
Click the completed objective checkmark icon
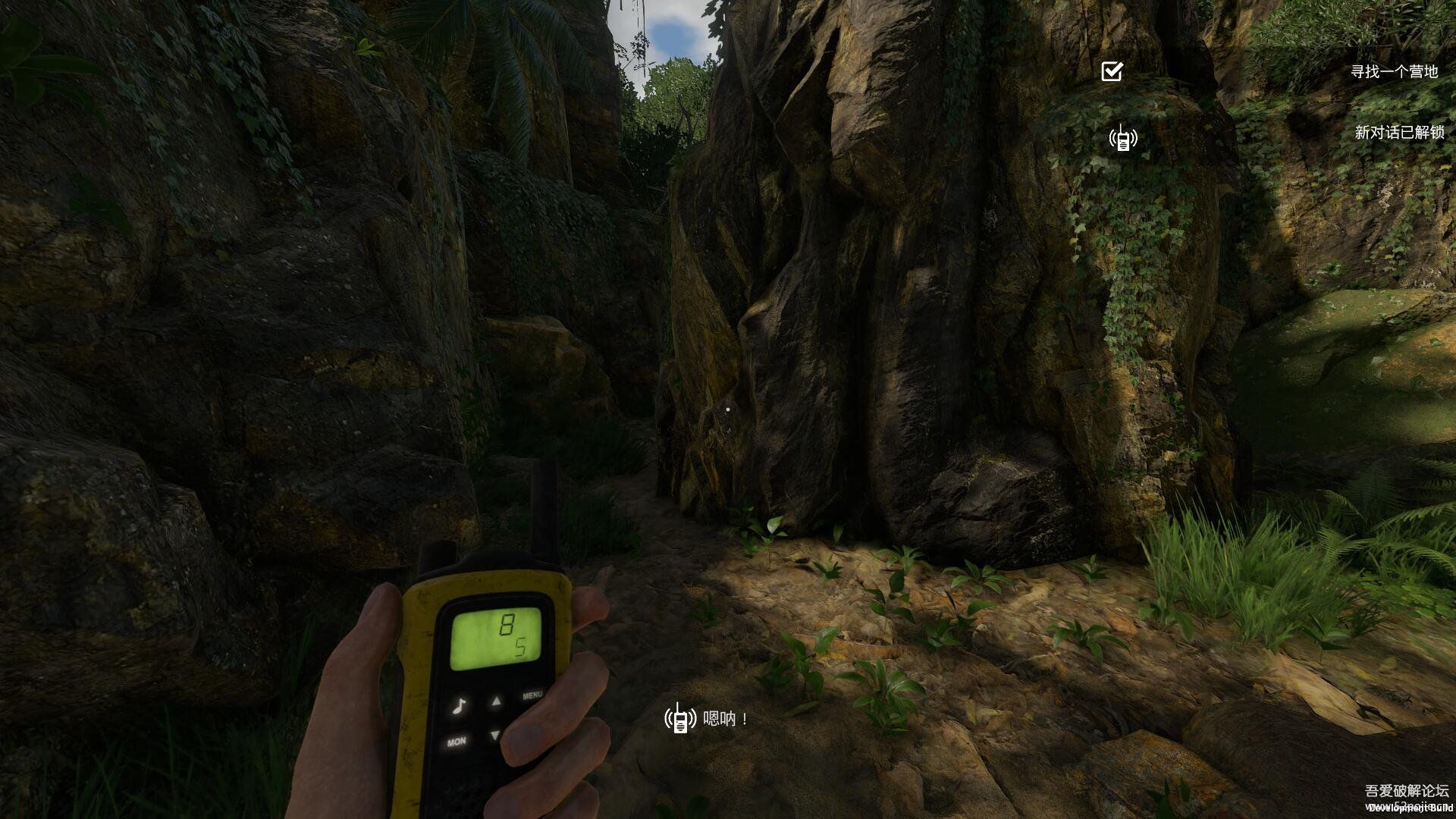(x=1112, y=71)
